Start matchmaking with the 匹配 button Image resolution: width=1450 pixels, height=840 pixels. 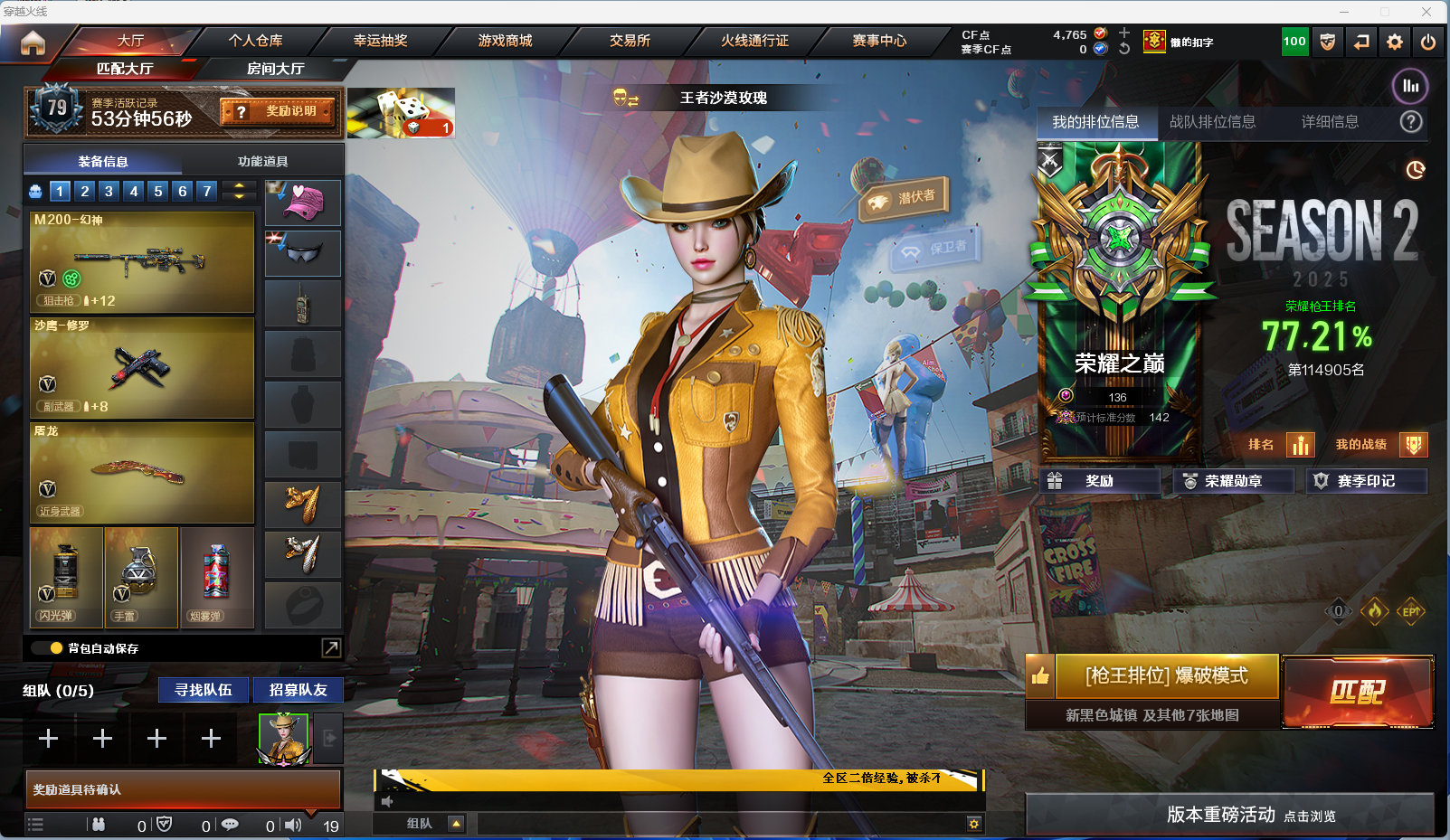click(x=1357, y=692)
